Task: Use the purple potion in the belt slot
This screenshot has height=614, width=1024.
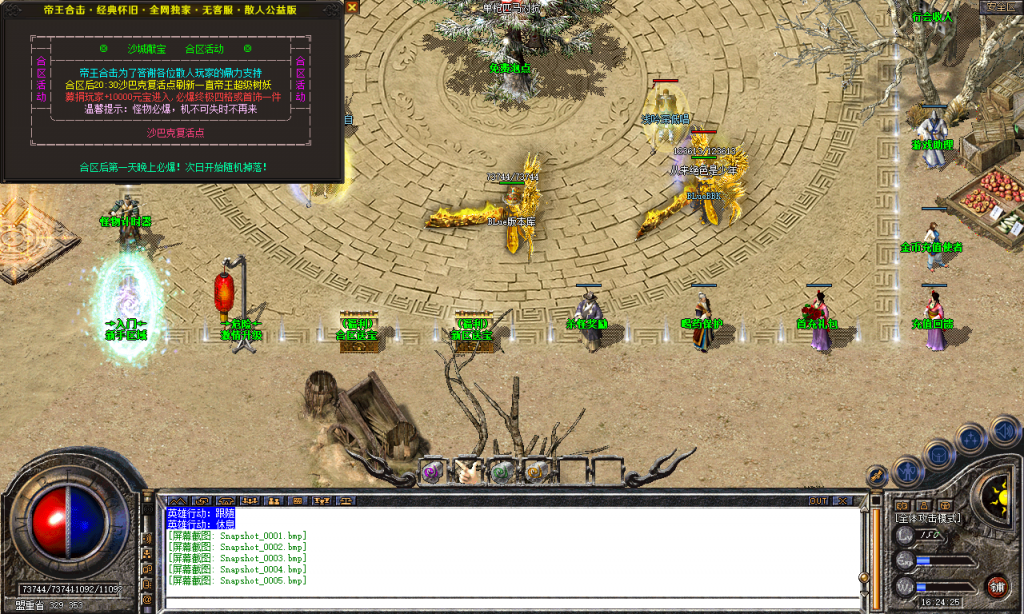Action: click(433, 470)
